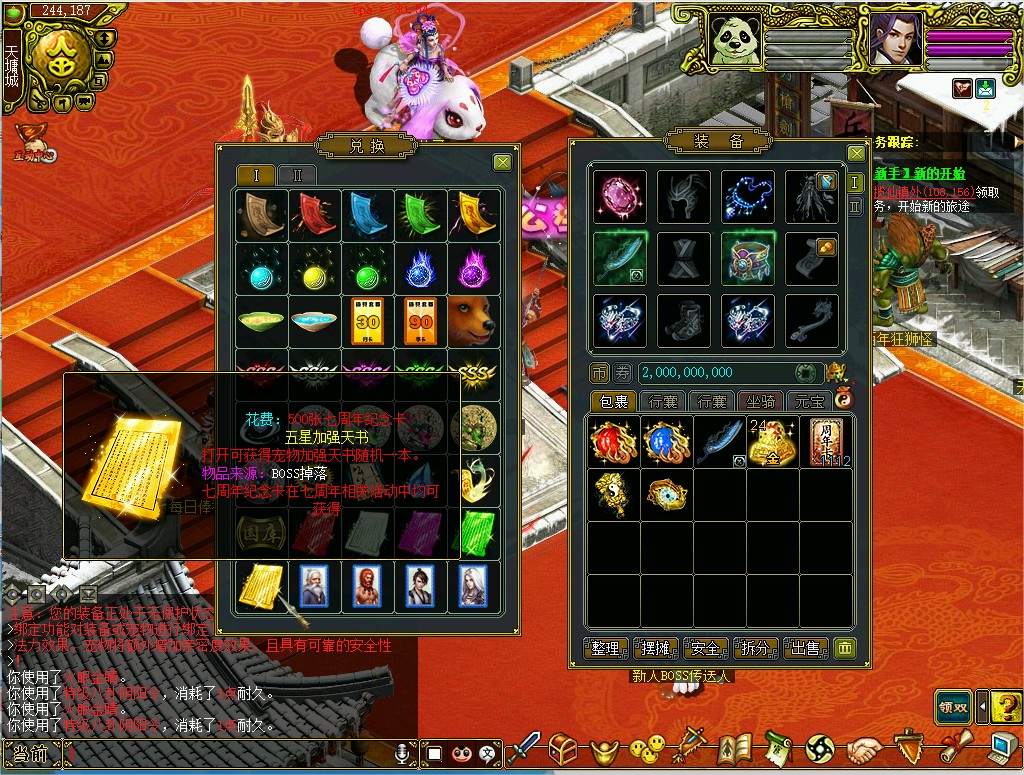1024x775 pixels.
Task: Close the 装备 equipment window
Action: pyautogui.click(x=856, y=153)
